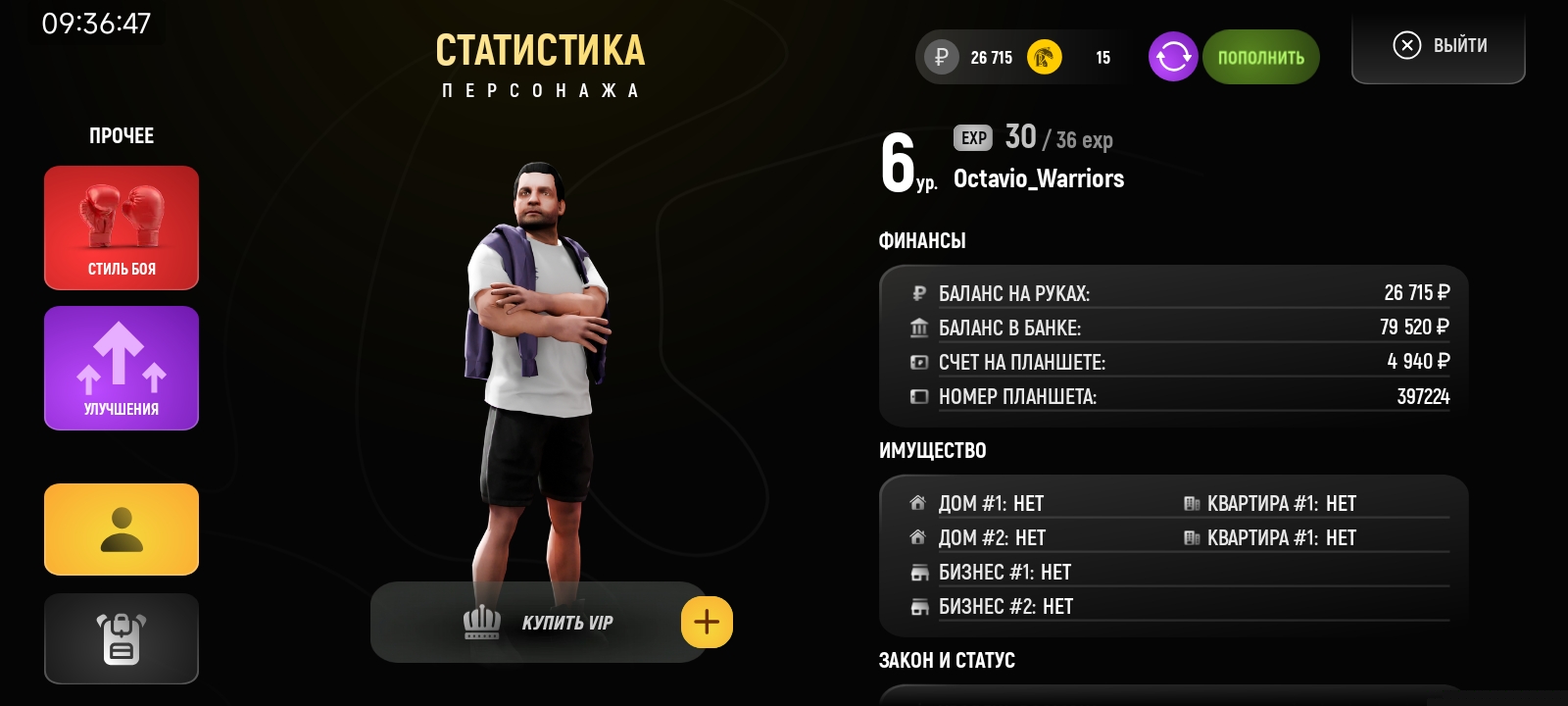Open the Стиль боя boxing gloves tile
The height and width of the screenshot is (706, 1568).
(x=122, y=227)
